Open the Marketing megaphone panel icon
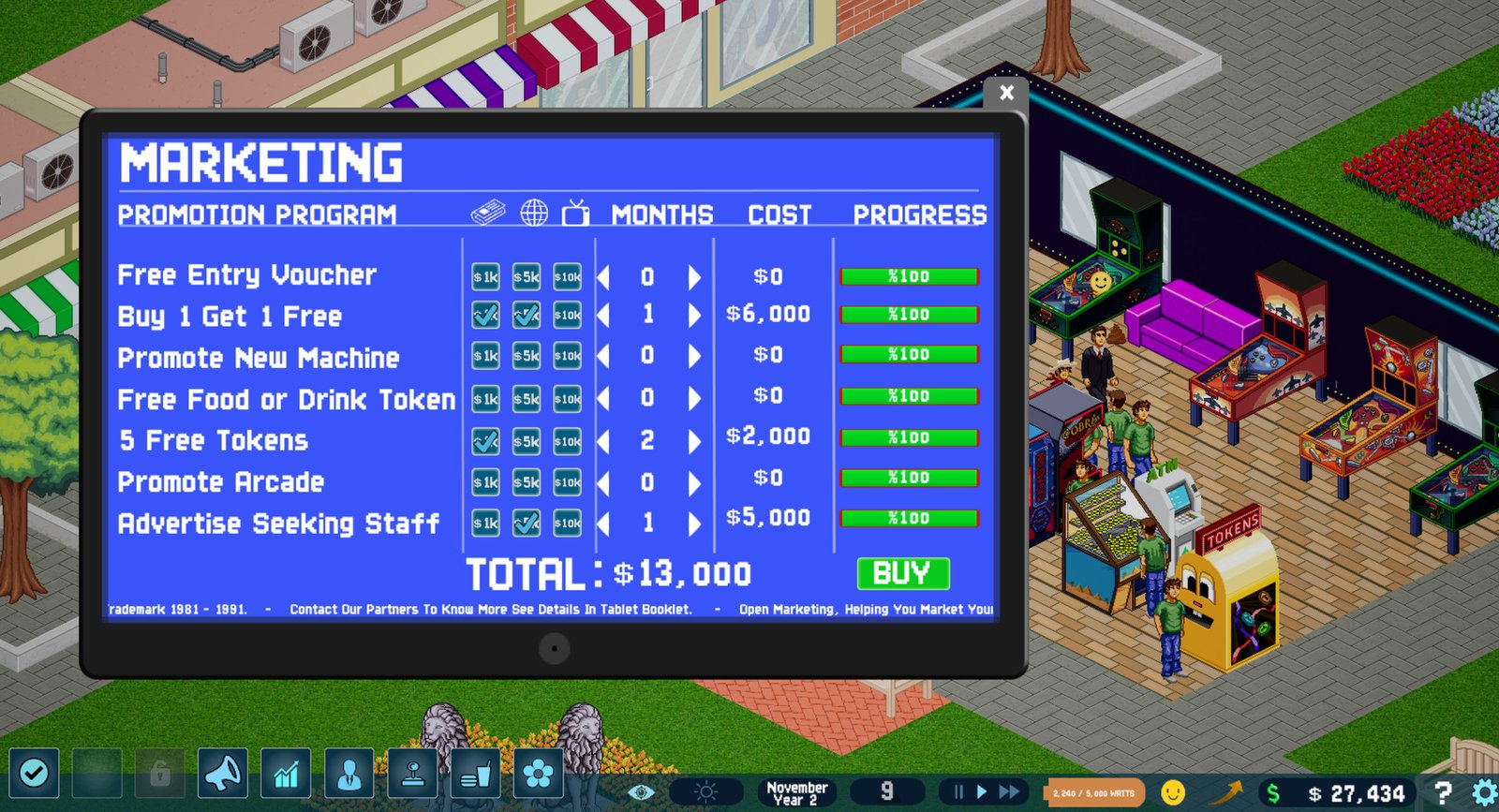This screenshot has height=812, width=1499. click(222, 775)
